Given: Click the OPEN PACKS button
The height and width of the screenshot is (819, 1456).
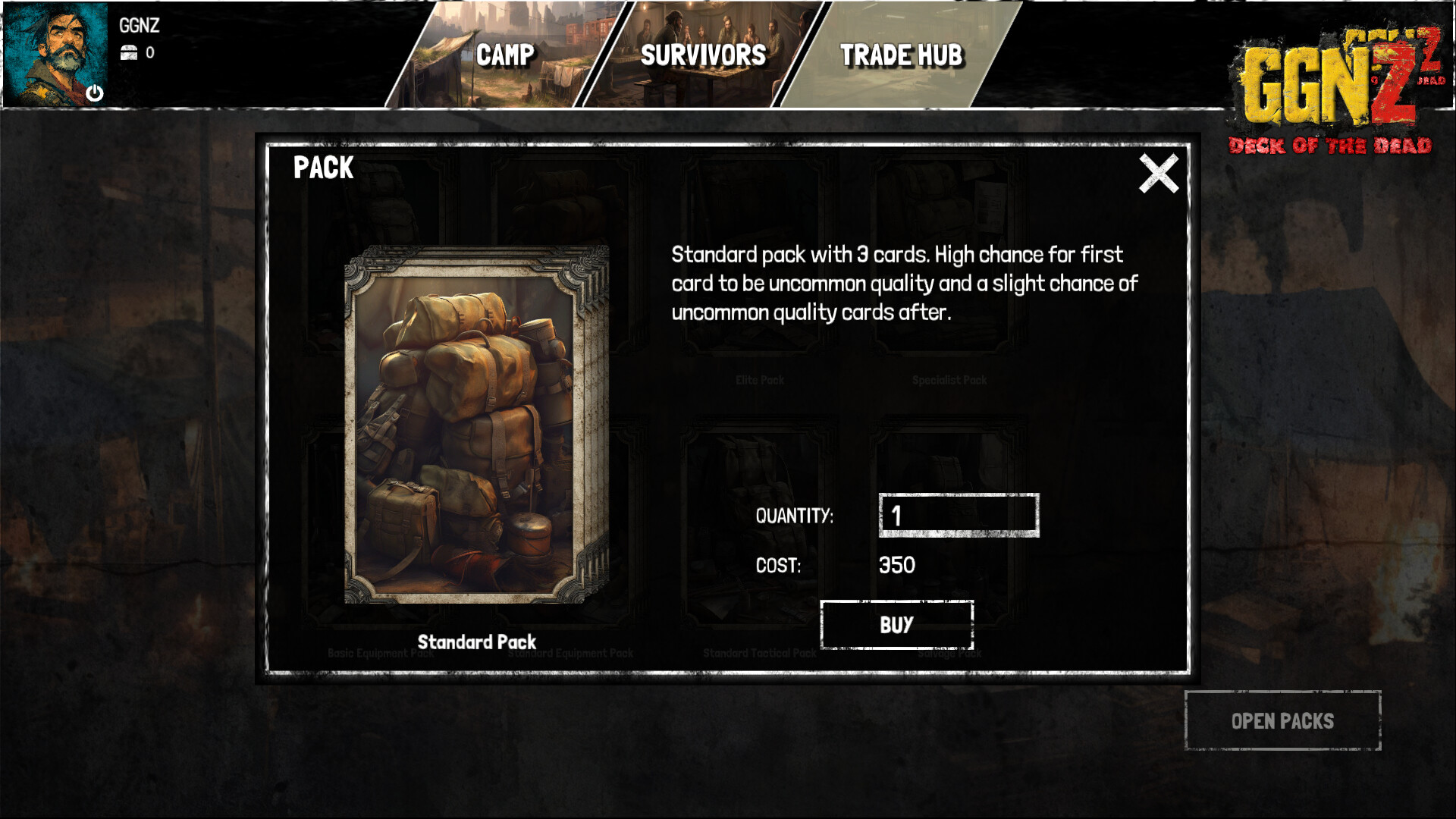Looking at the screenshot, I should (x=1283, y=721).
